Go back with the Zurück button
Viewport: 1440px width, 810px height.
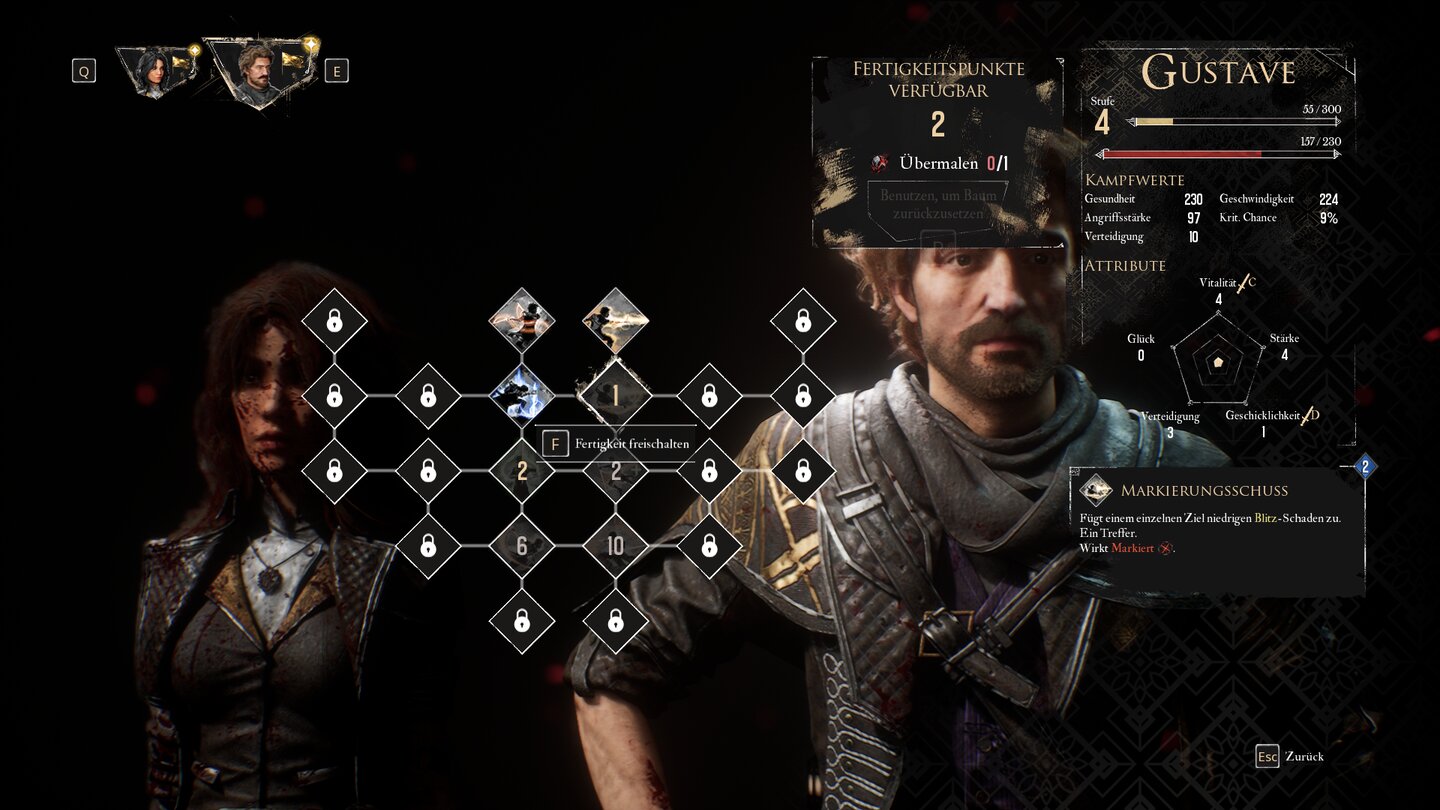pos(1290,756)
